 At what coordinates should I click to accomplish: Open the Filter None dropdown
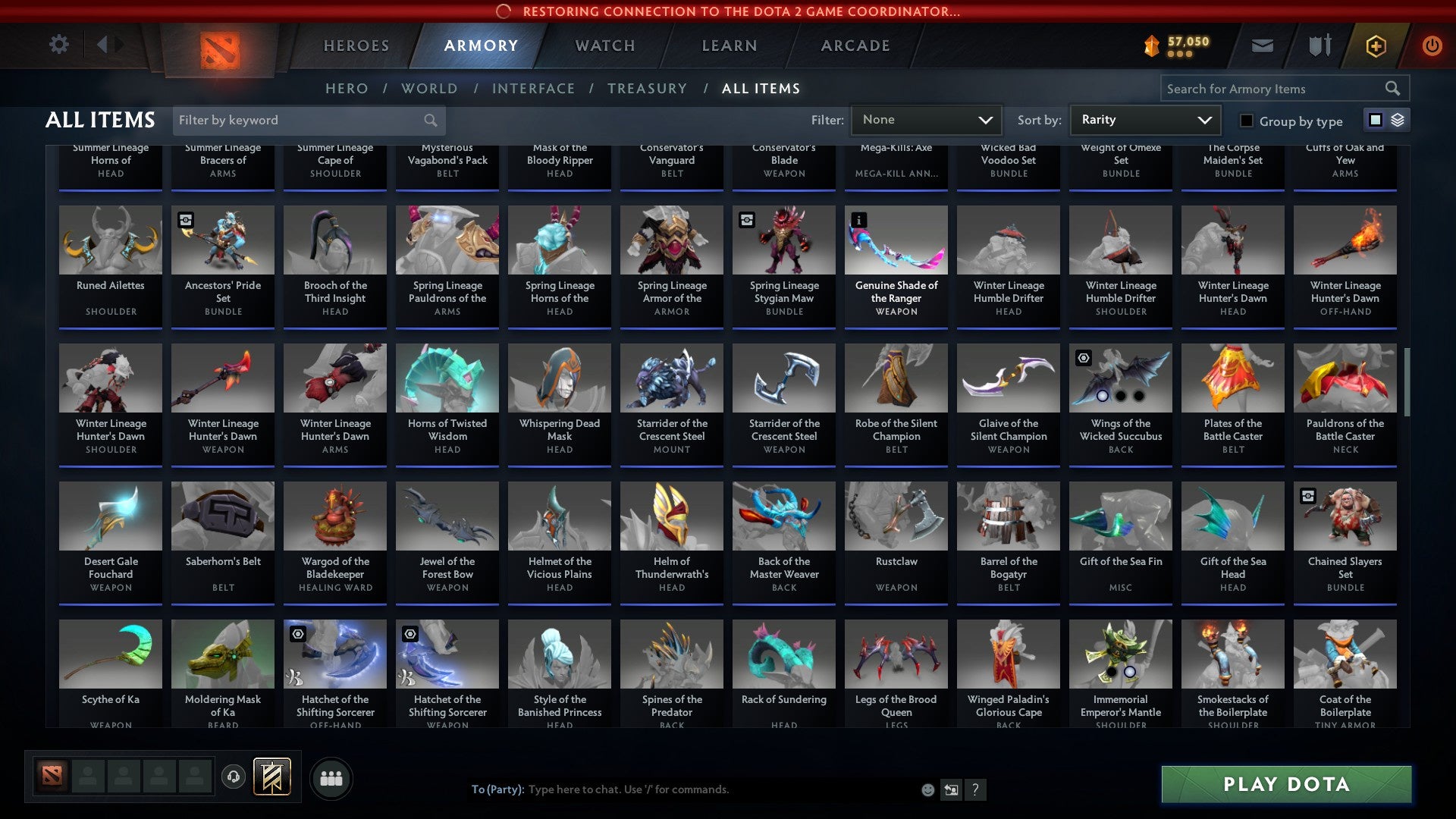(926, 119)
